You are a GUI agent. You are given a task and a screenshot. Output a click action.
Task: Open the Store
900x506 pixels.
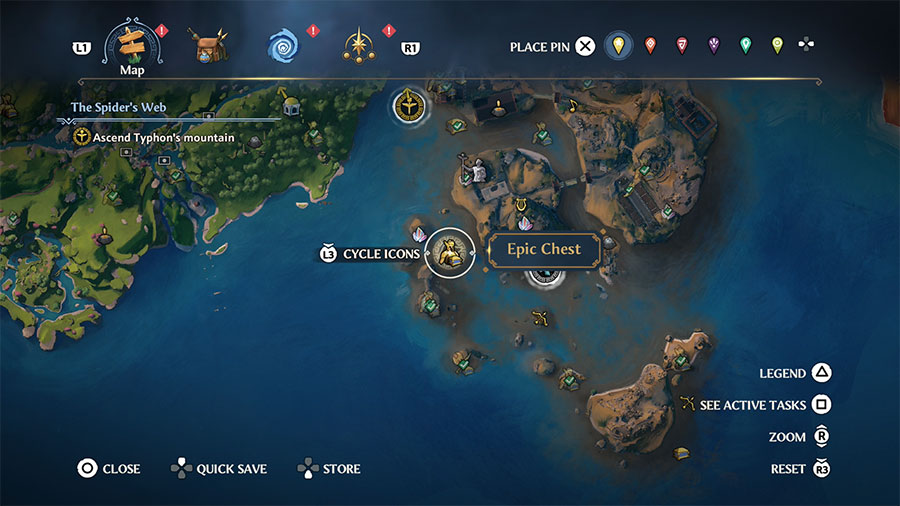click(308, 468)
